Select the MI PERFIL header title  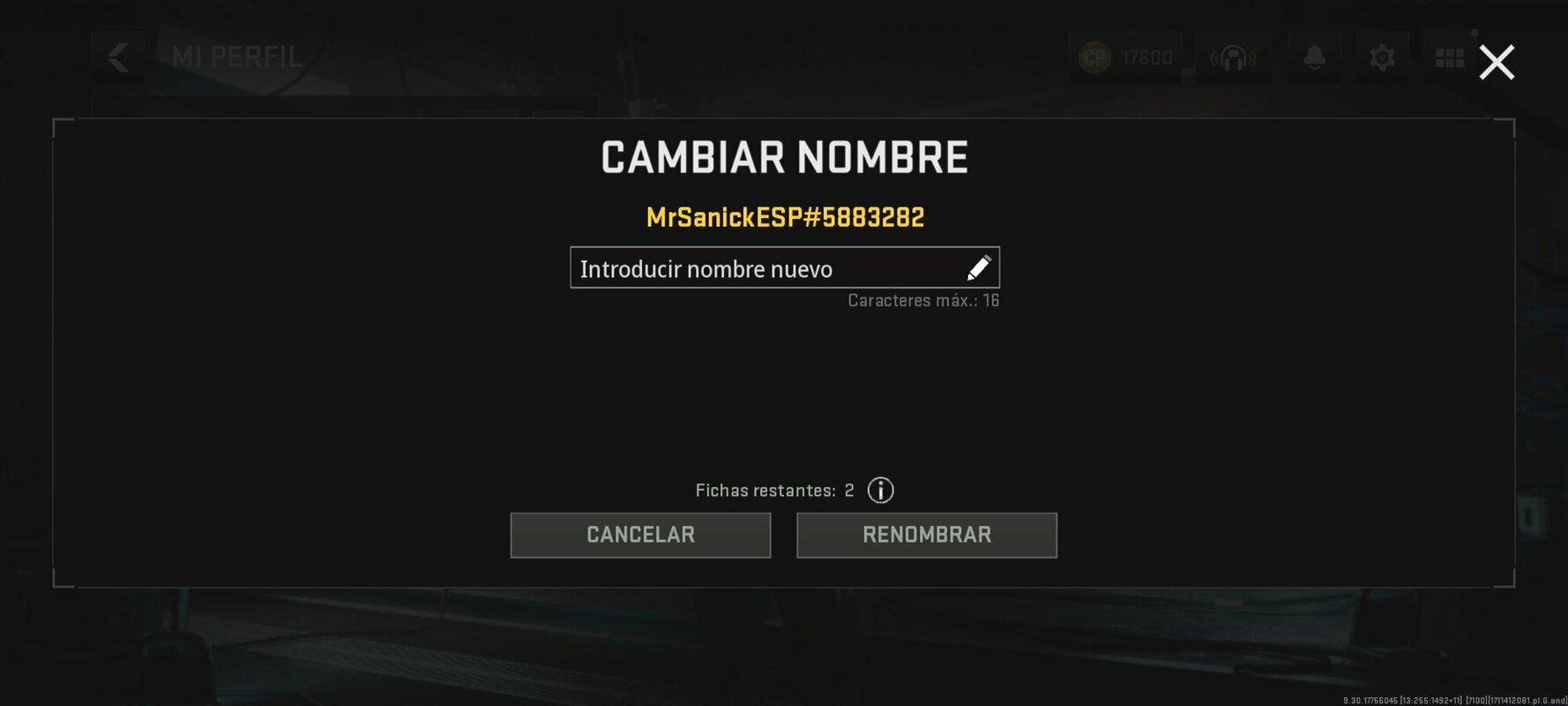click(x=236, y=57)
